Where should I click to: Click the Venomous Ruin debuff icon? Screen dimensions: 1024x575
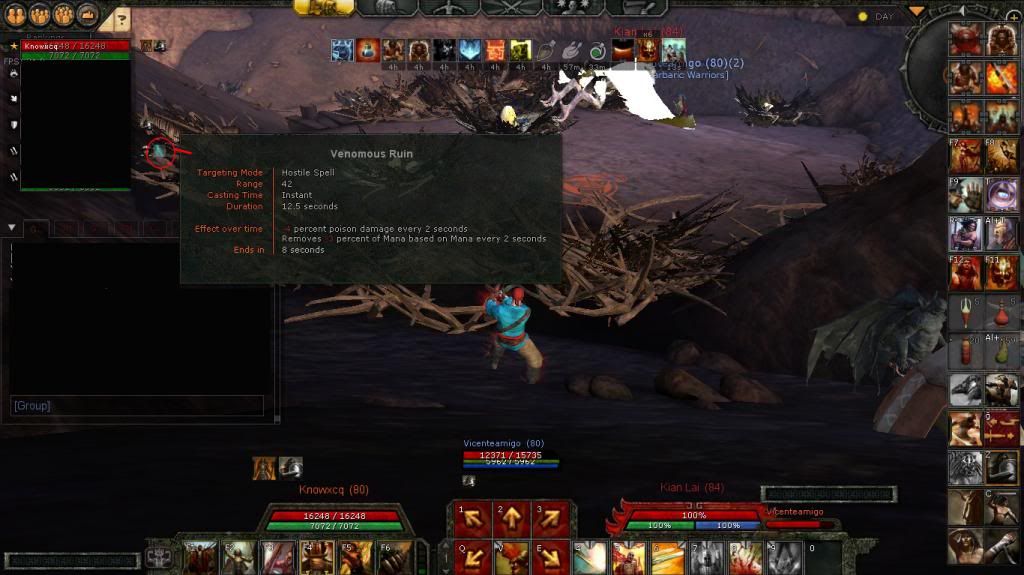click(160, 153)
